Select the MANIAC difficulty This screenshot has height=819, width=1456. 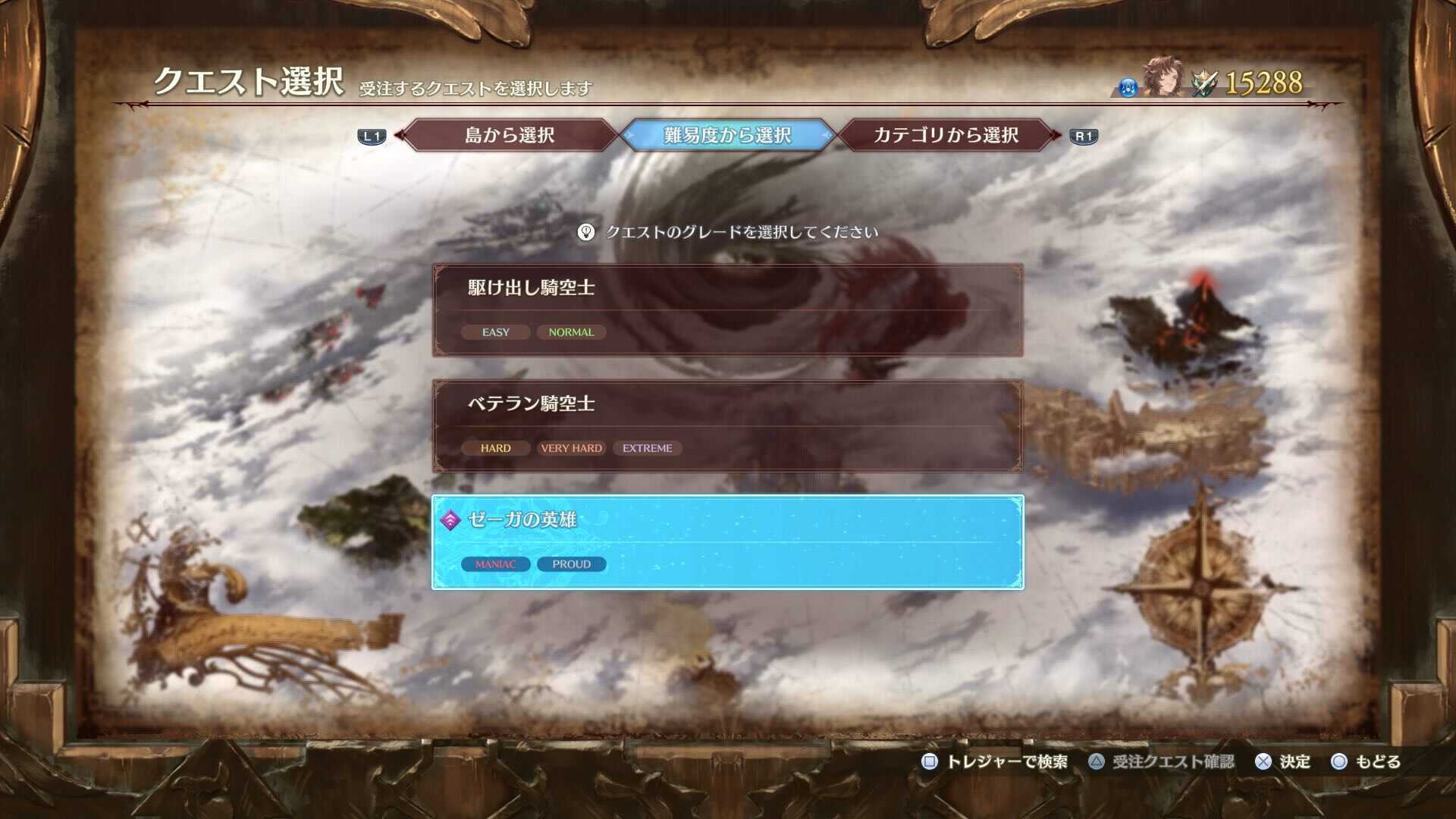pos(494,563)
